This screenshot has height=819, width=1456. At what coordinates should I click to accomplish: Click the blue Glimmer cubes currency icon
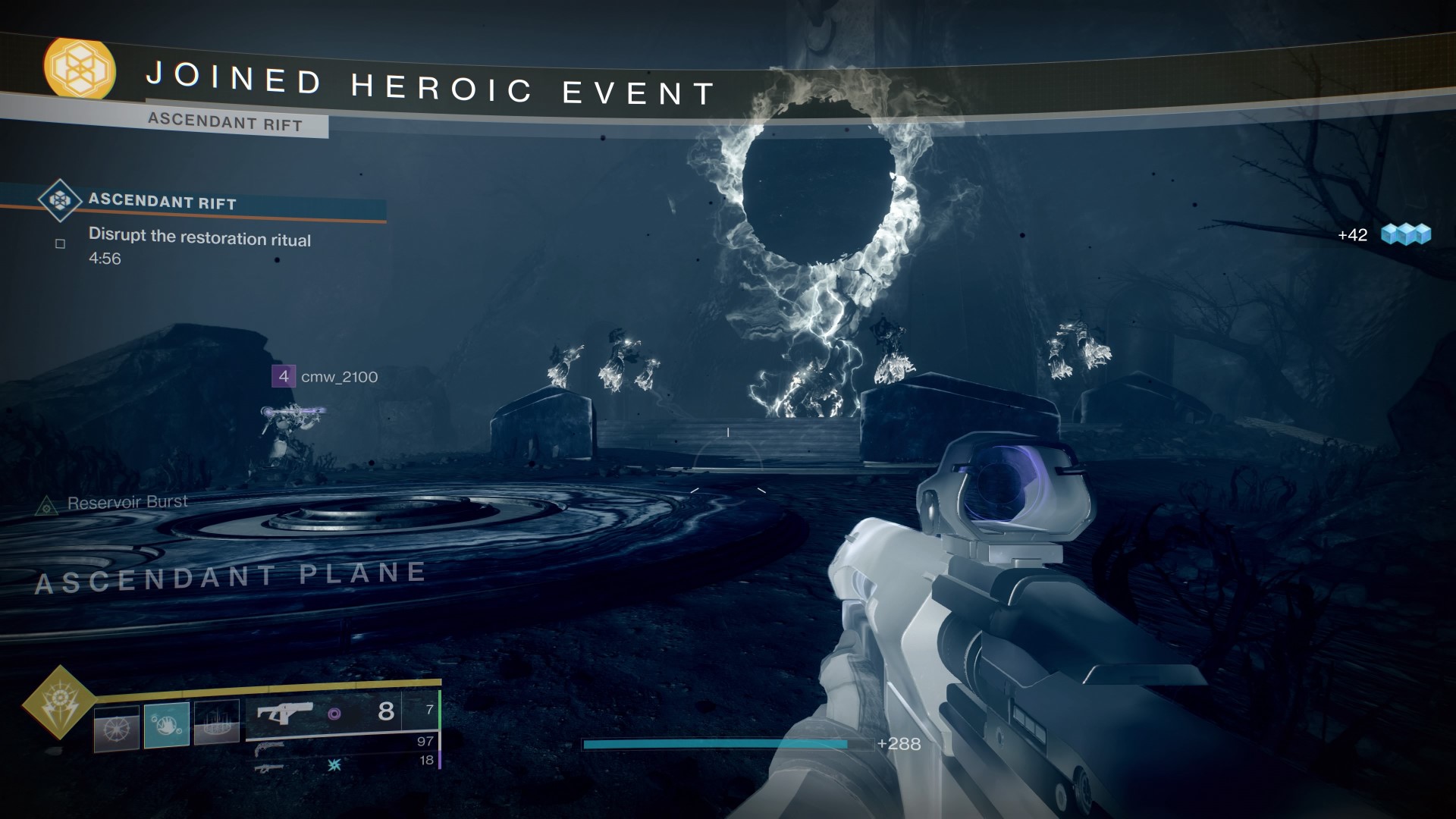tap(1406, 234)
